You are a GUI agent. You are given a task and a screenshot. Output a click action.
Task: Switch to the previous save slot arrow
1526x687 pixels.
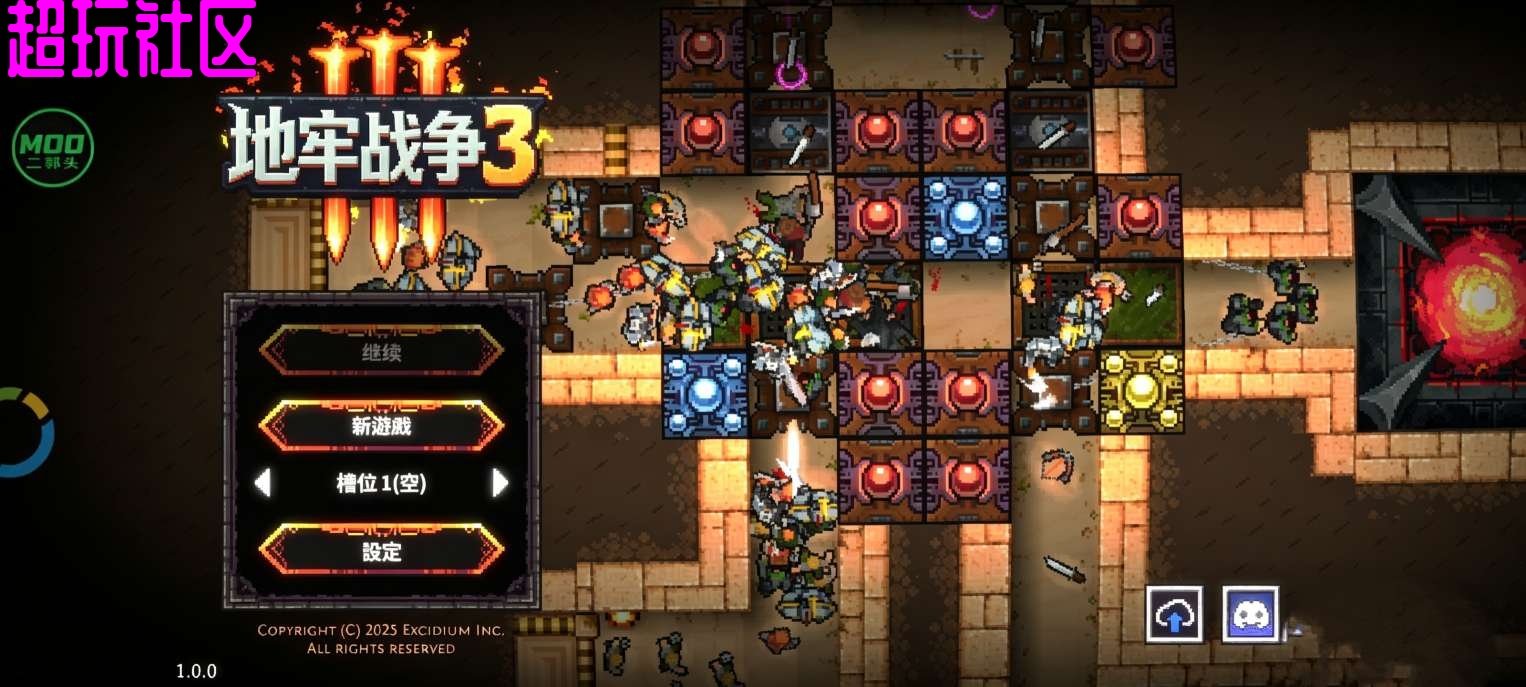pyautogui.click(x=262, y=484)
